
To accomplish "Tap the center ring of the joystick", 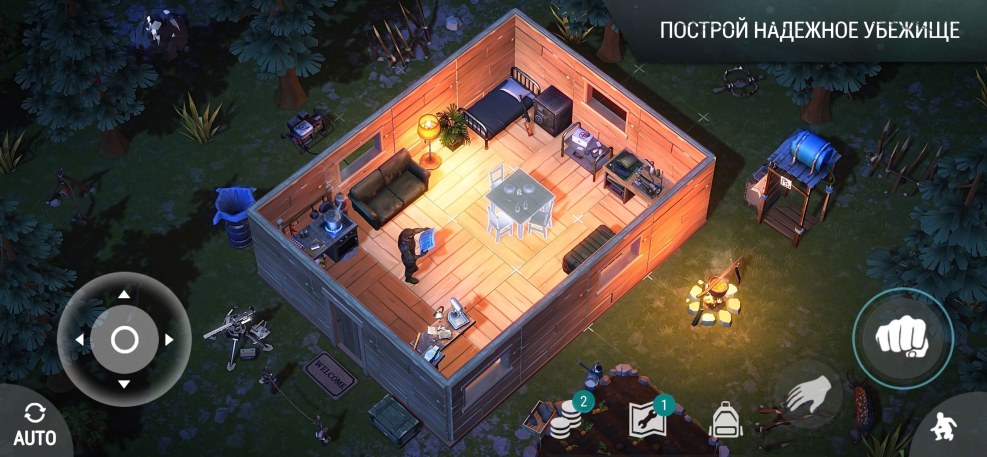I will click(x=124, y=340).
